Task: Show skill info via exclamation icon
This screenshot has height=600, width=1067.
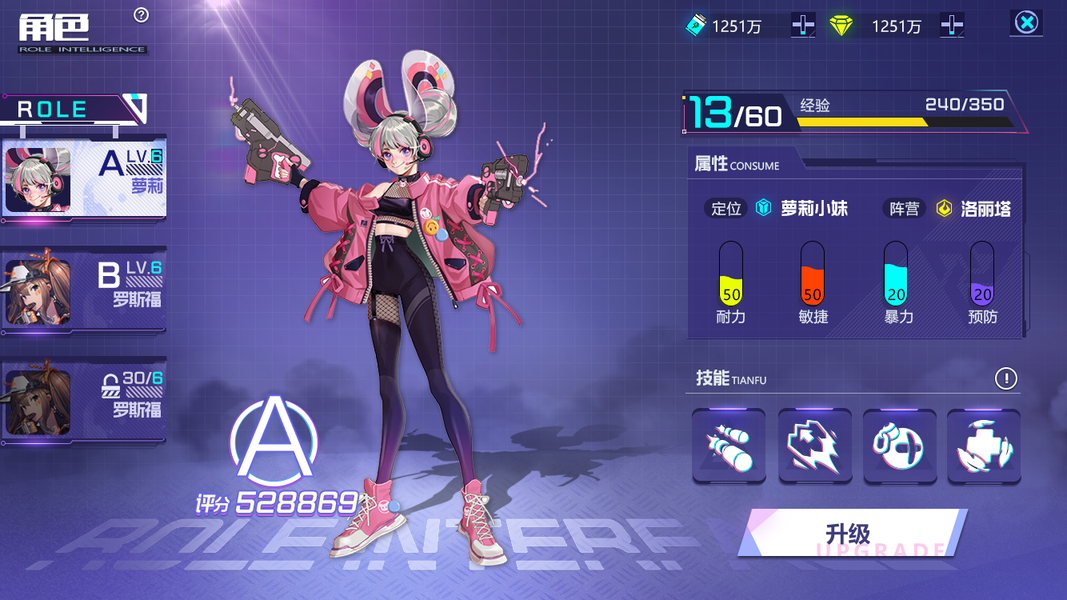Action: [1005, 378]
